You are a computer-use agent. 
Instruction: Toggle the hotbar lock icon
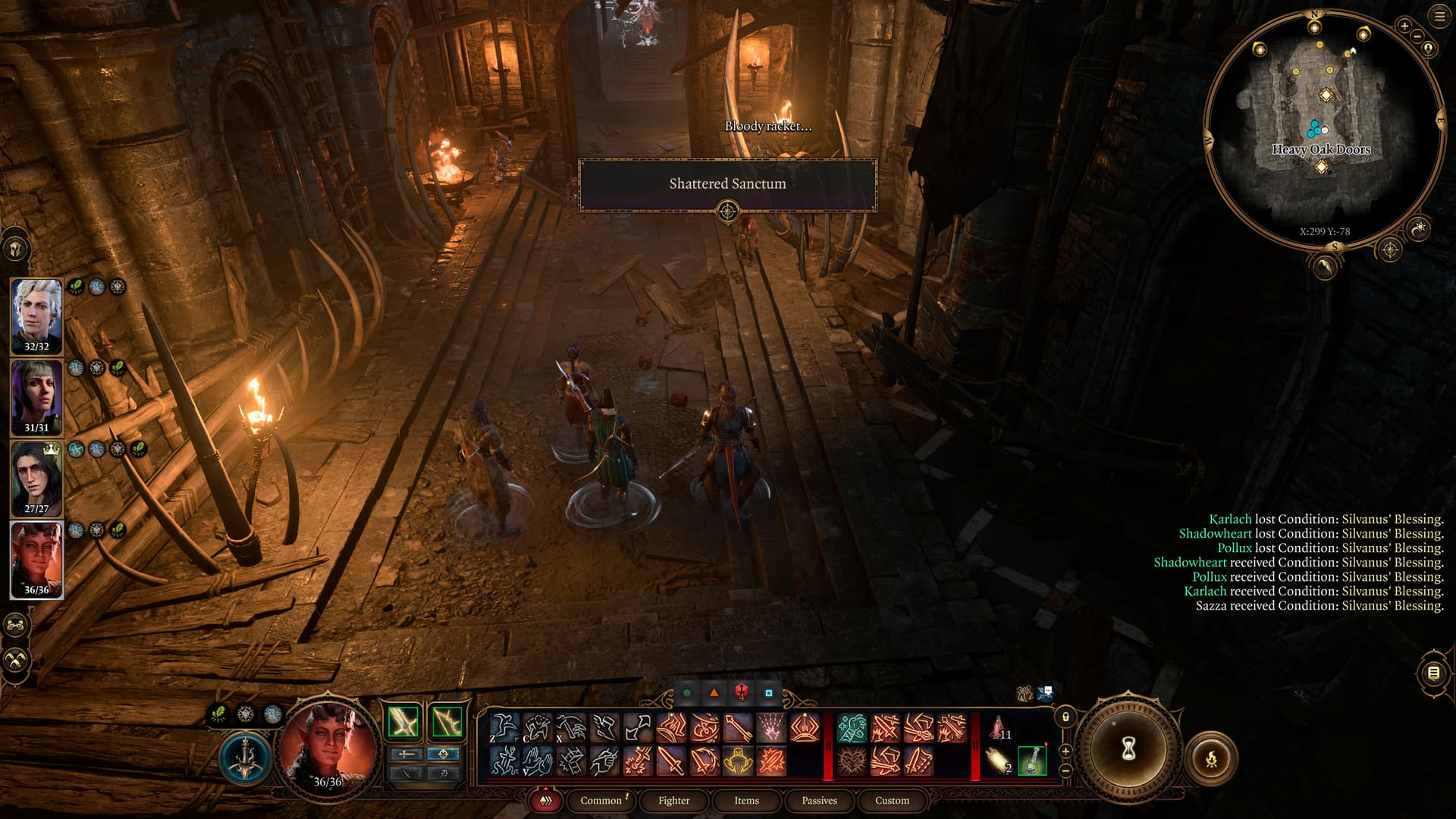coord(1065,717)
